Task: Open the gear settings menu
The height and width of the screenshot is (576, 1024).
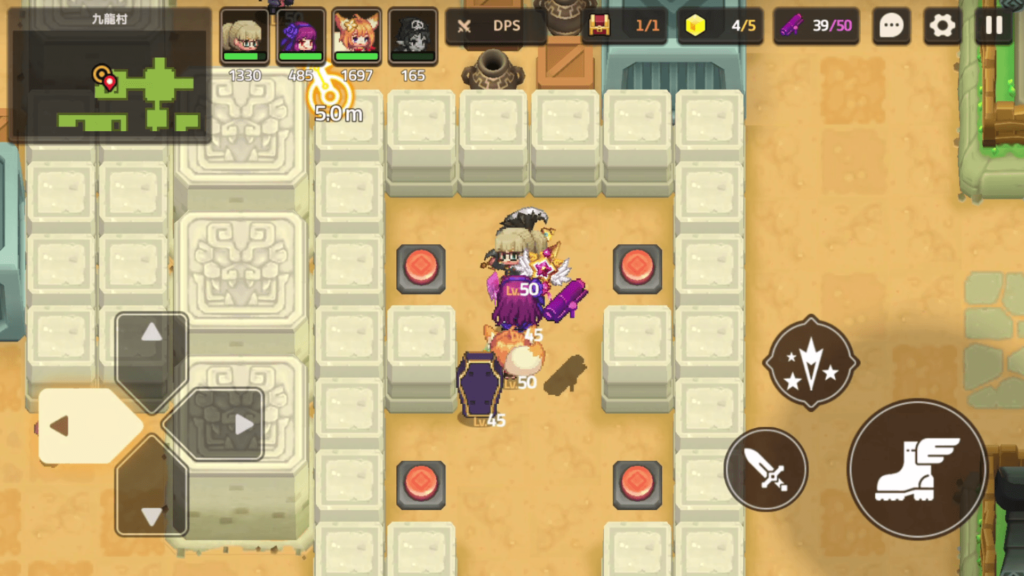Action: [x=942, y=26]
